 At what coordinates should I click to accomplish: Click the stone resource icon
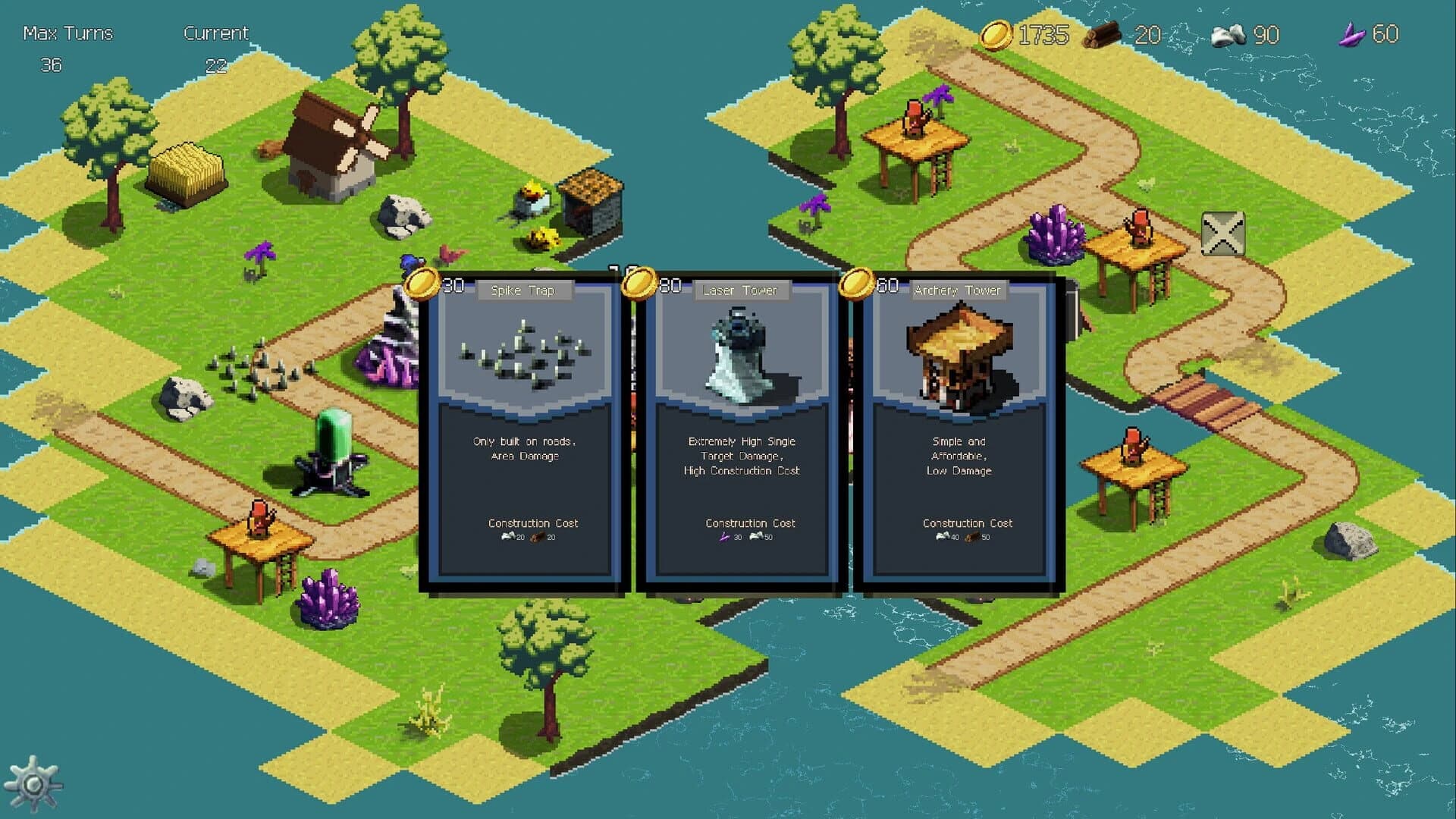click(x=1228, y=35)
